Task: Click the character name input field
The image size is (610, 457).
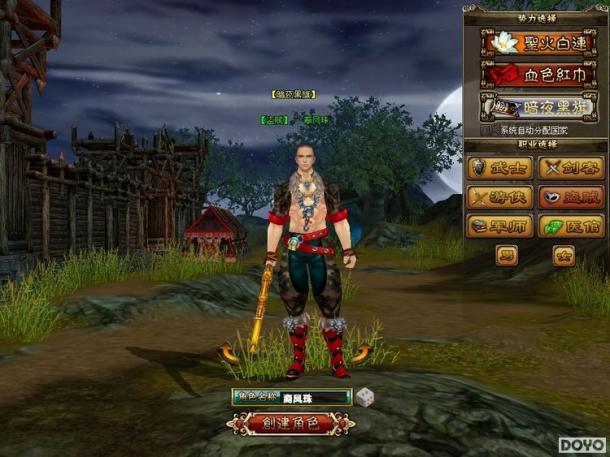Action: pyautogui.click(x=308, y=397)
